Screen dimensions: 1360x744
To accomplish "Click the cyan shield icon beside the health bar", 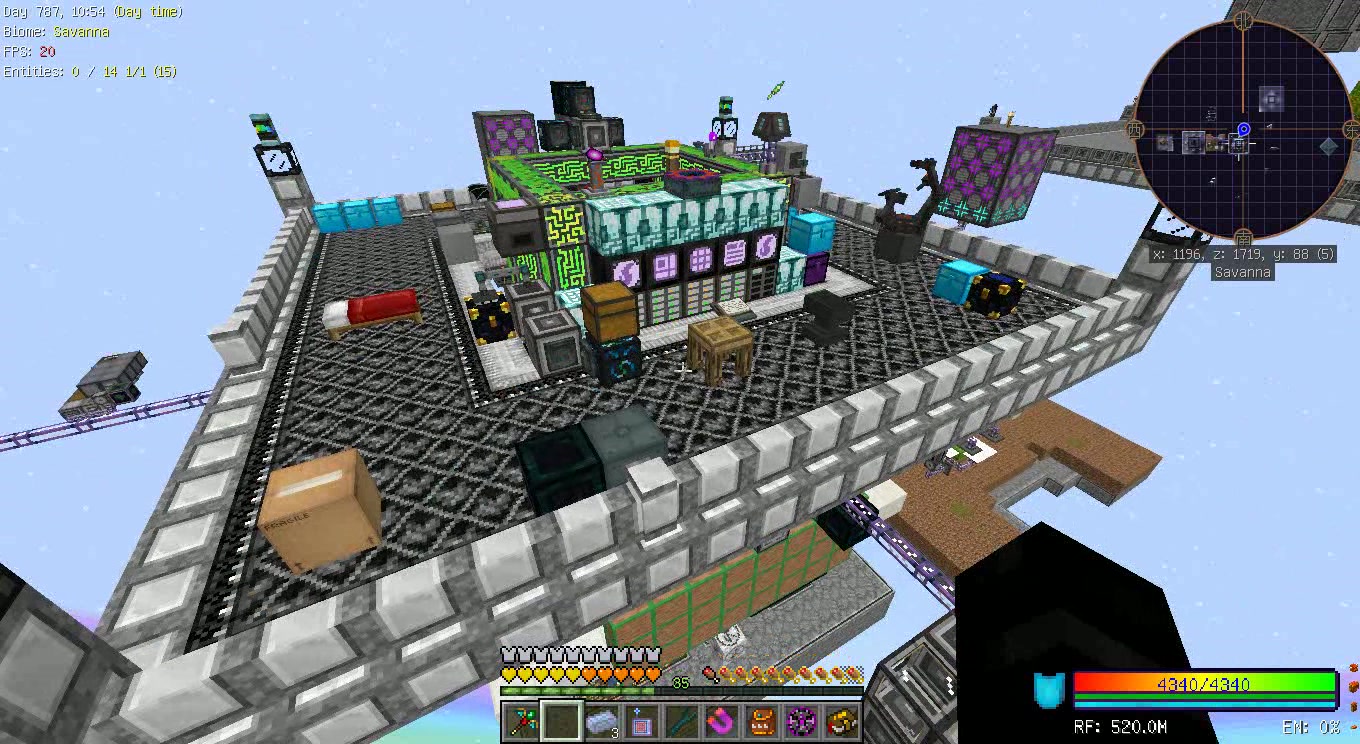I will pyautogui.click(x=1046, y=688).
